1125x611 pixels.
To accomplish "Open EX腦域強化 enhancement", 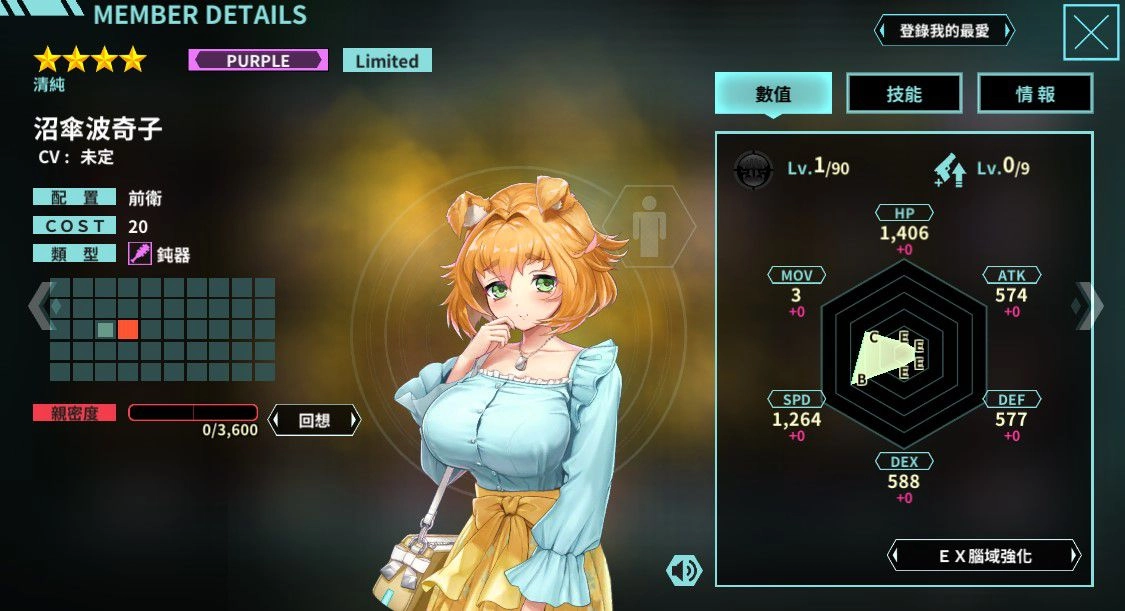I will coord(985,555).
